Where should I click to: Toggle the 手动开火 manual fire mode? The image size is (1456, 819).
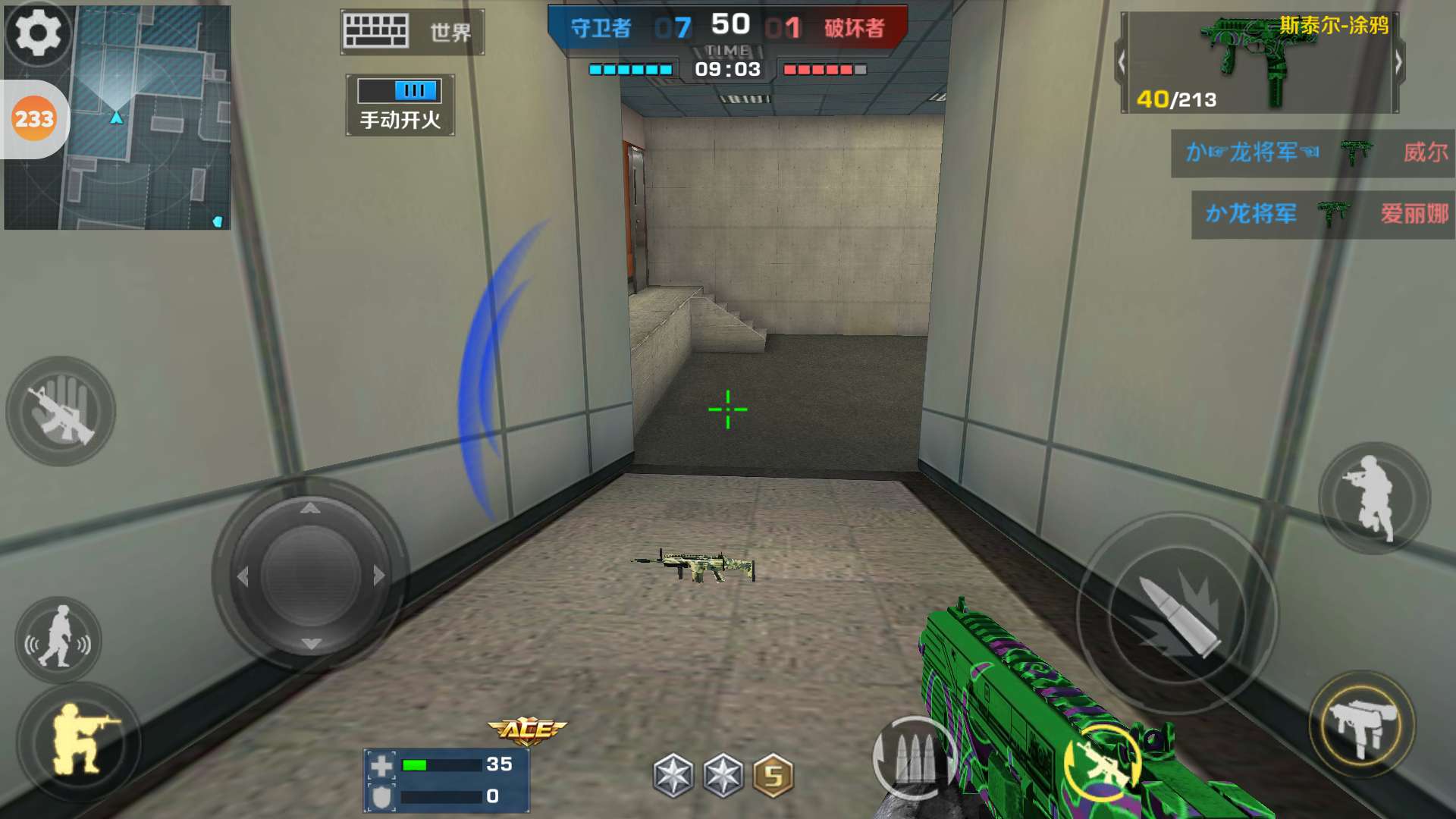point(400,105)
